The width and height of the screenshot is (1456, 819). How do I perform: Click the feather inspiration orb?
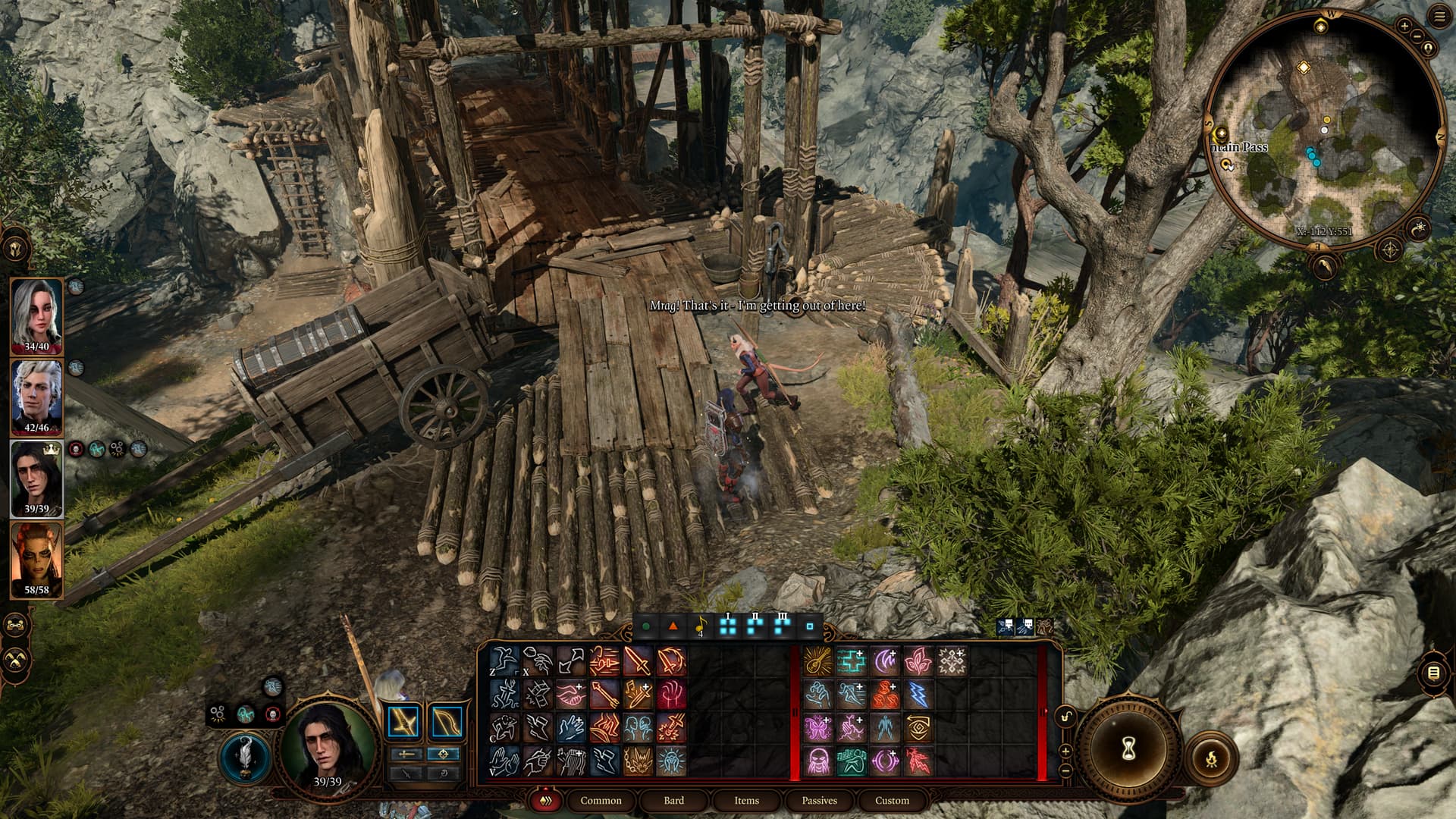[246, 757]
